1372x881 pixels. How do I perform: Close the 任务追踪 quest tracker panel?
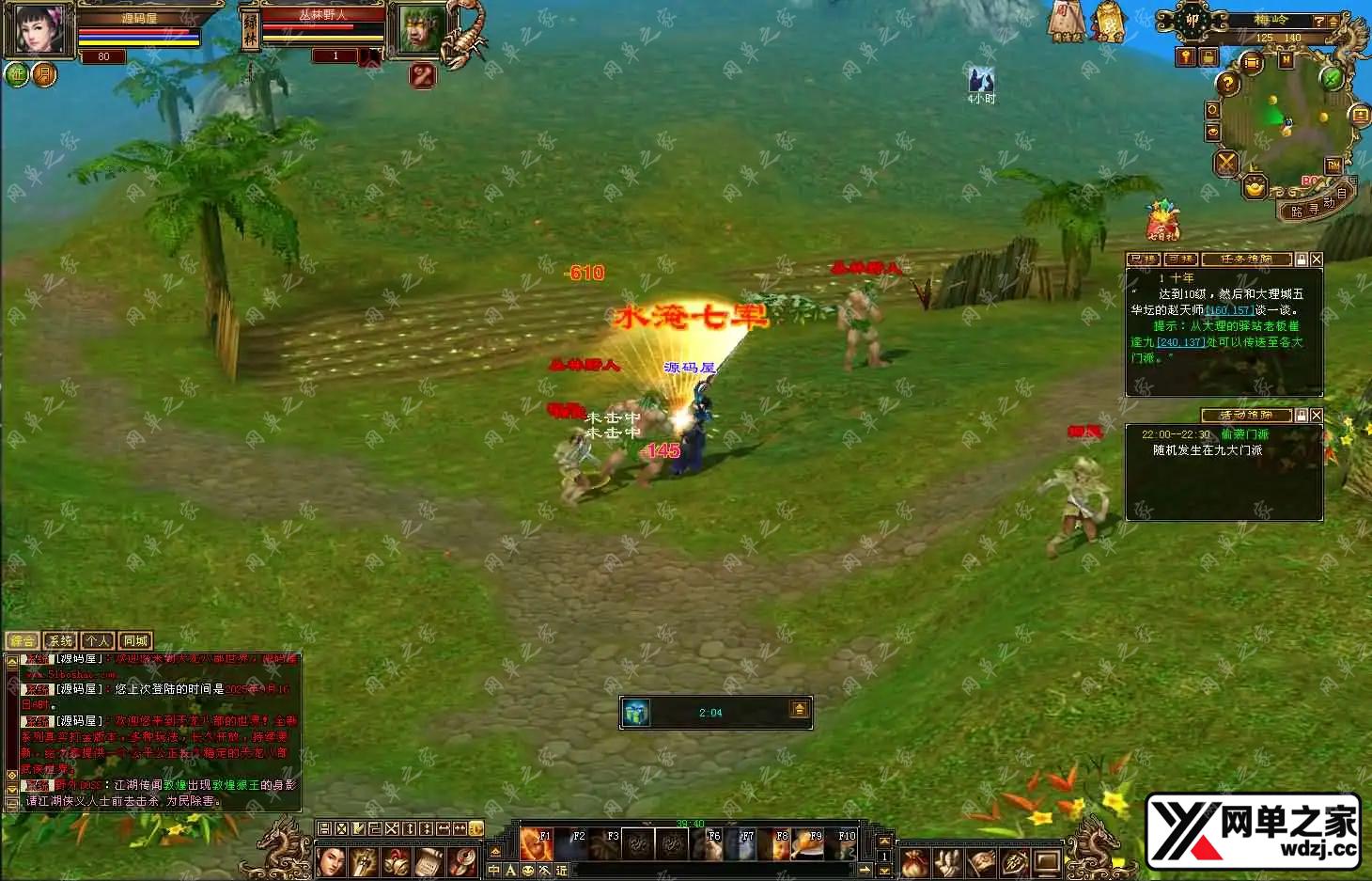pos(1317,260)
